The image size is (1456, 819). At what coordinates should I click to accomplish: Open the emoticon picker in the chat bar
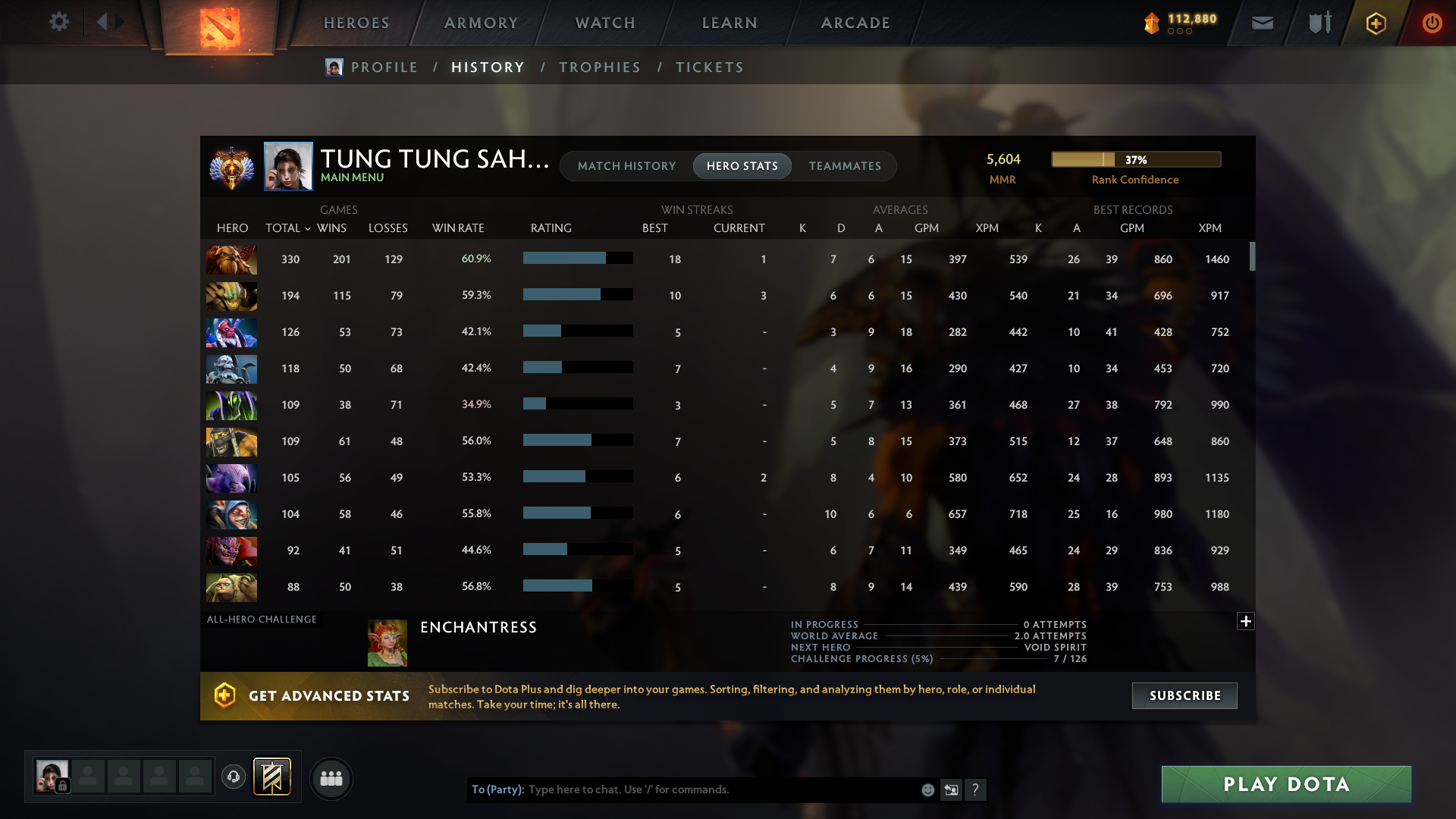pos(927,789)
